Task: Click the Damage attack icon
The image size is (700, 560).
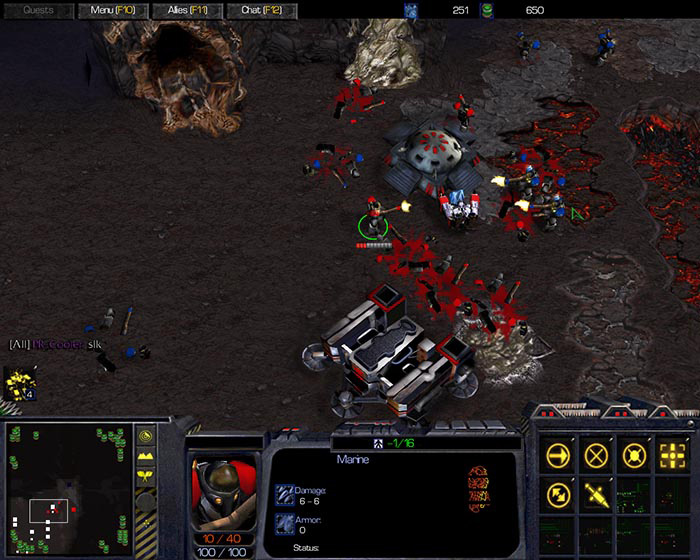Action: pos(283,492)
